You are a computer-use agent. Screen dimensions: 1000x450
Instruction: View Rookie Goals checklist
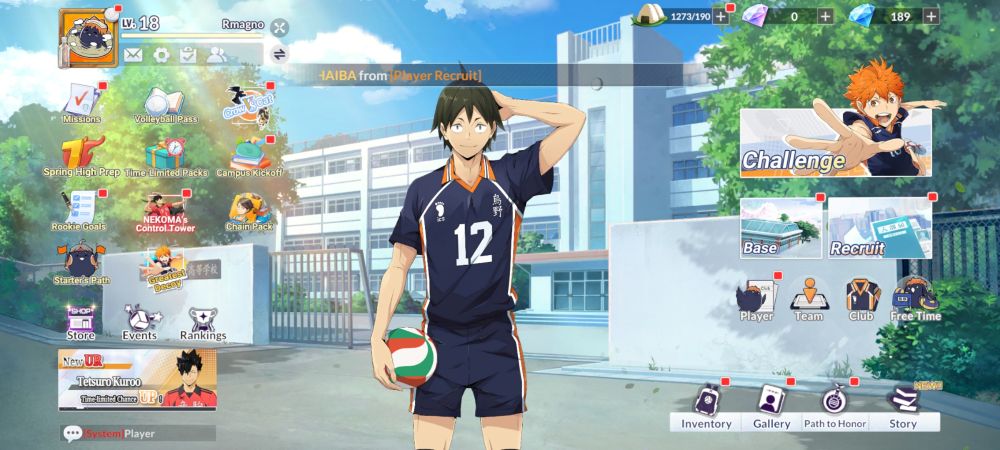point(81,210)
